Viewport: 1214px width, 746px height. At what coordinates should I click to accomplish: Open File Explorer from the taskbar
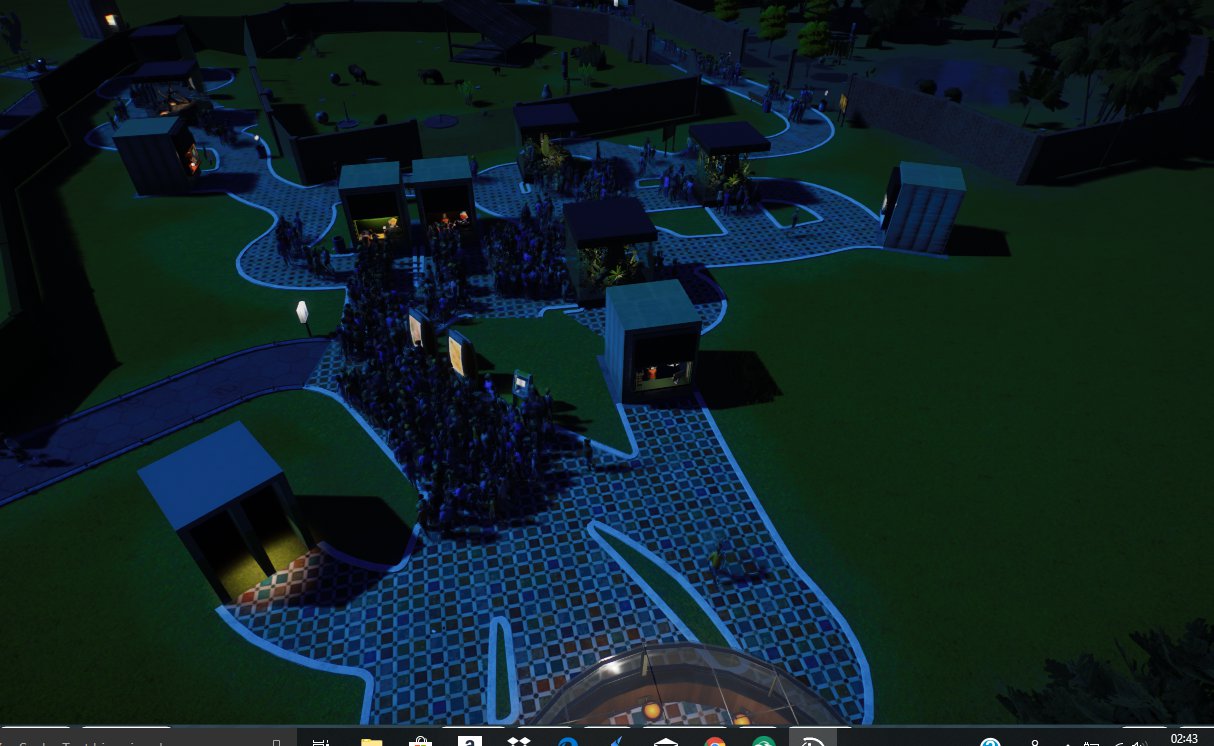371,741
